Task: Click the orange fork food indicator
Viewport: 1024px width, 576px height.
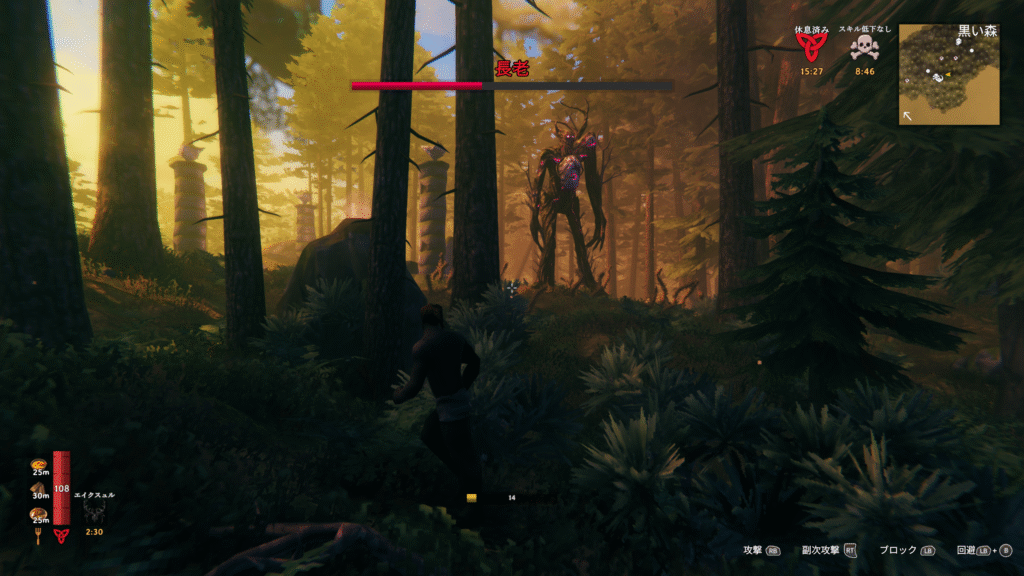Action: pyautogui.click(x=39, y=534)
